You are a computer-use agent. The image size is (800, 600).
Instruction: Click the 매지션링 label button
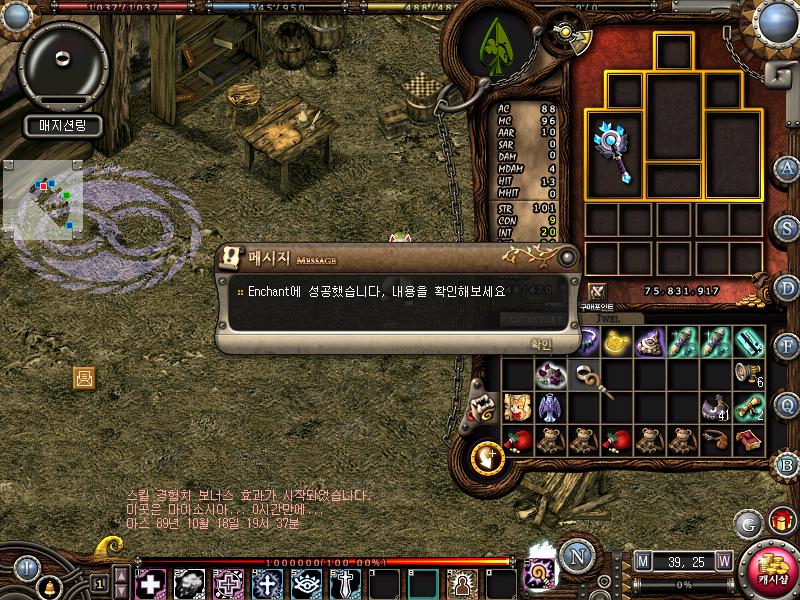point(63,126)
